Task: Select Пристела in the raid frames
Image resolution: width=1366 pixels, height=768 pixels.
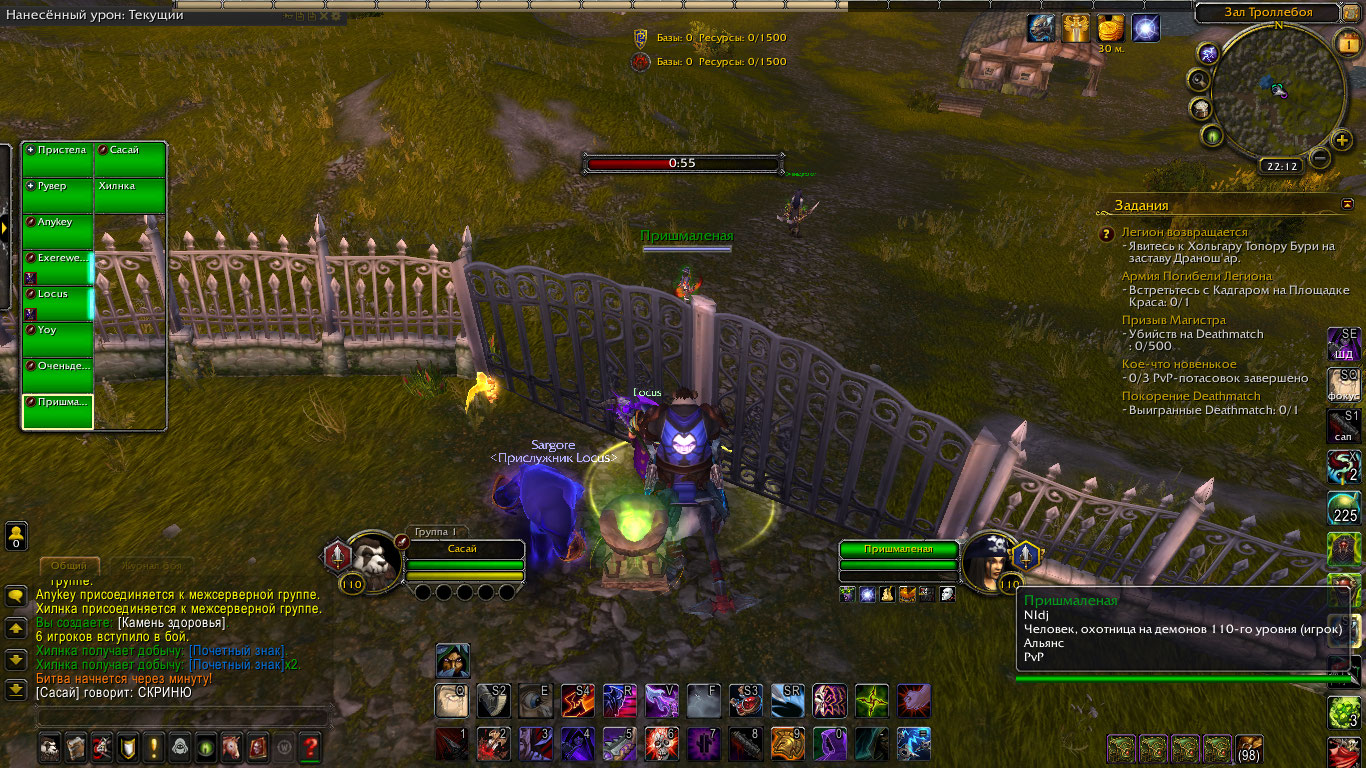Action: coord(58,160)
